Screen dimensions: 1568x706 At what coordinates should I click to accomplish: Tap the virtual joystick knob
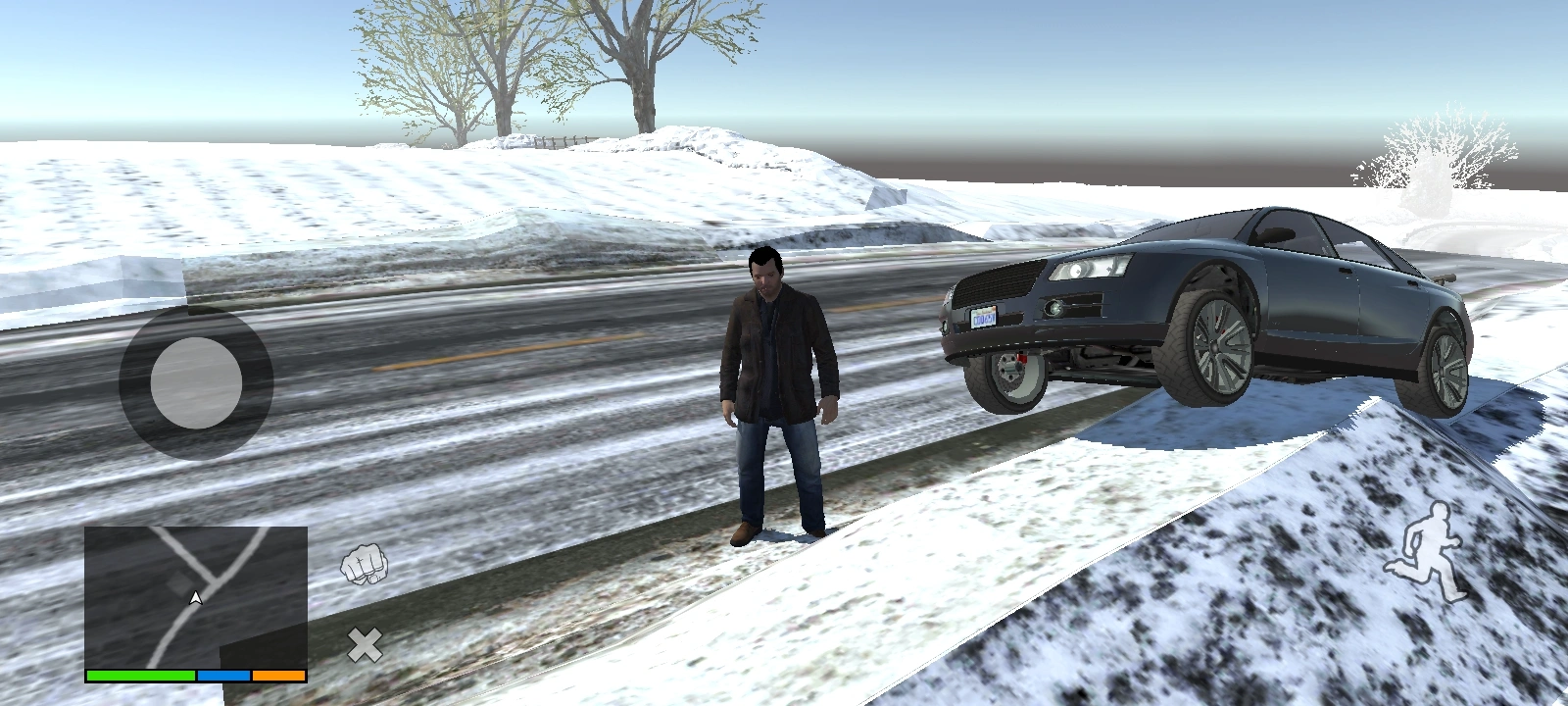coord(194,381)
